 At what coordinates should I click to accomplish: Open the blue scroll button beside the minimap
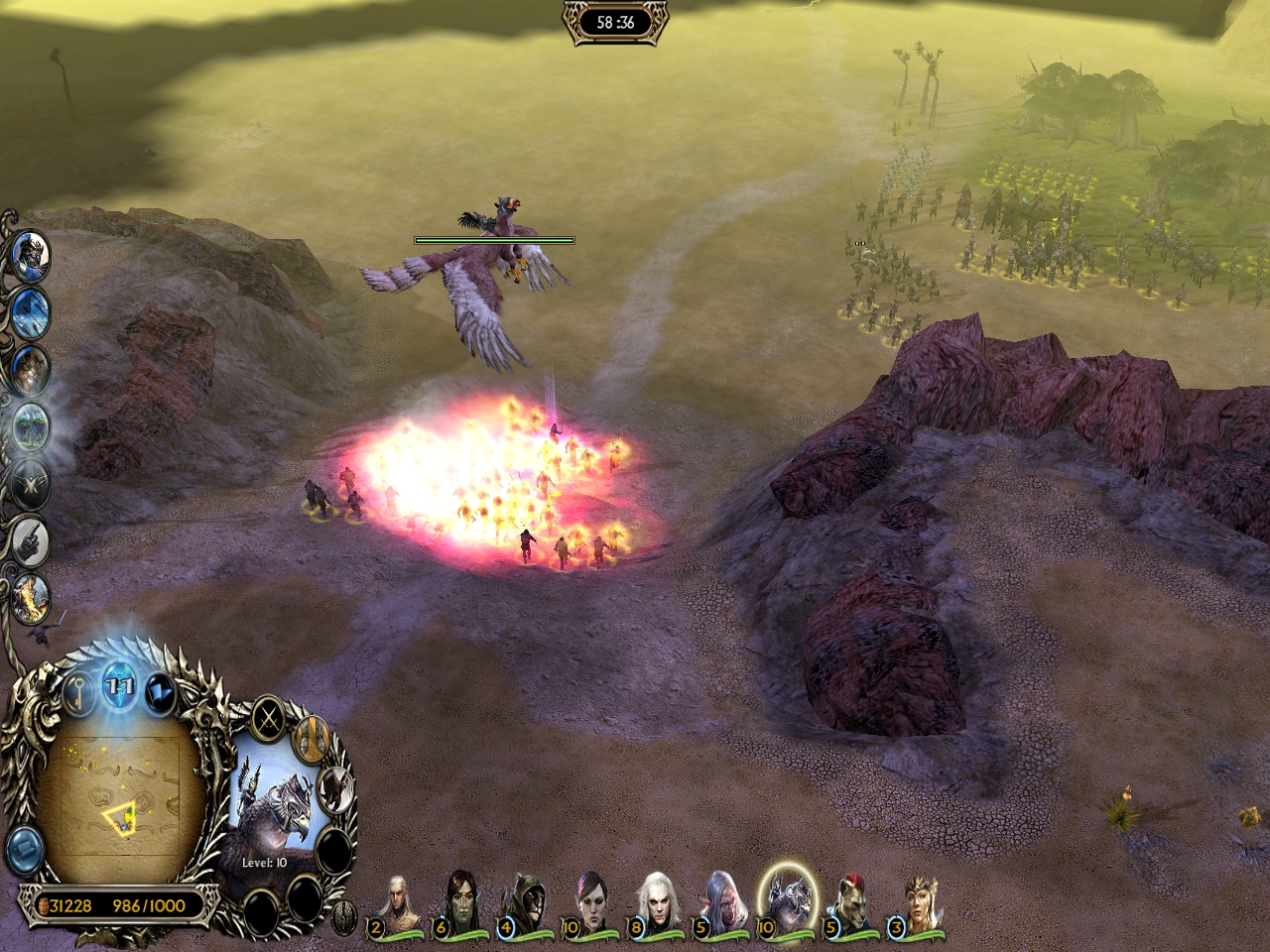[24, 849]
